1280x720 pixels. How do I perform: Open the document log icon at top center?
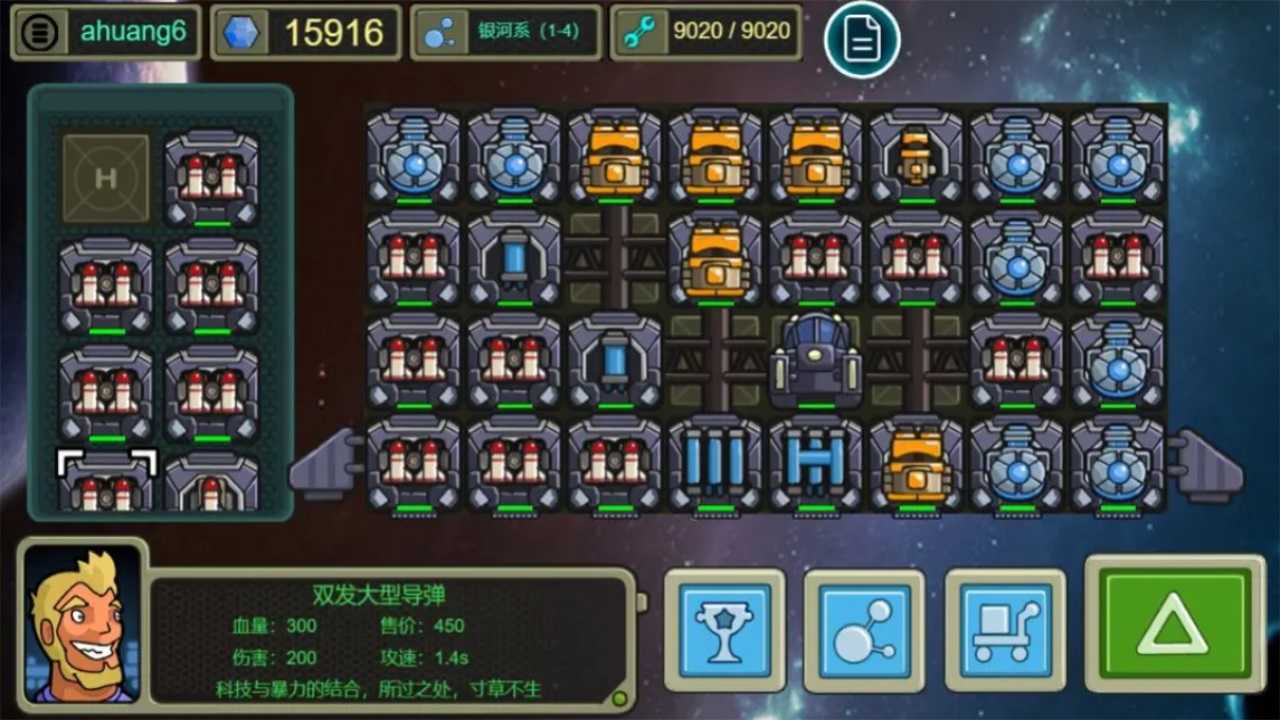pos(861,39)
